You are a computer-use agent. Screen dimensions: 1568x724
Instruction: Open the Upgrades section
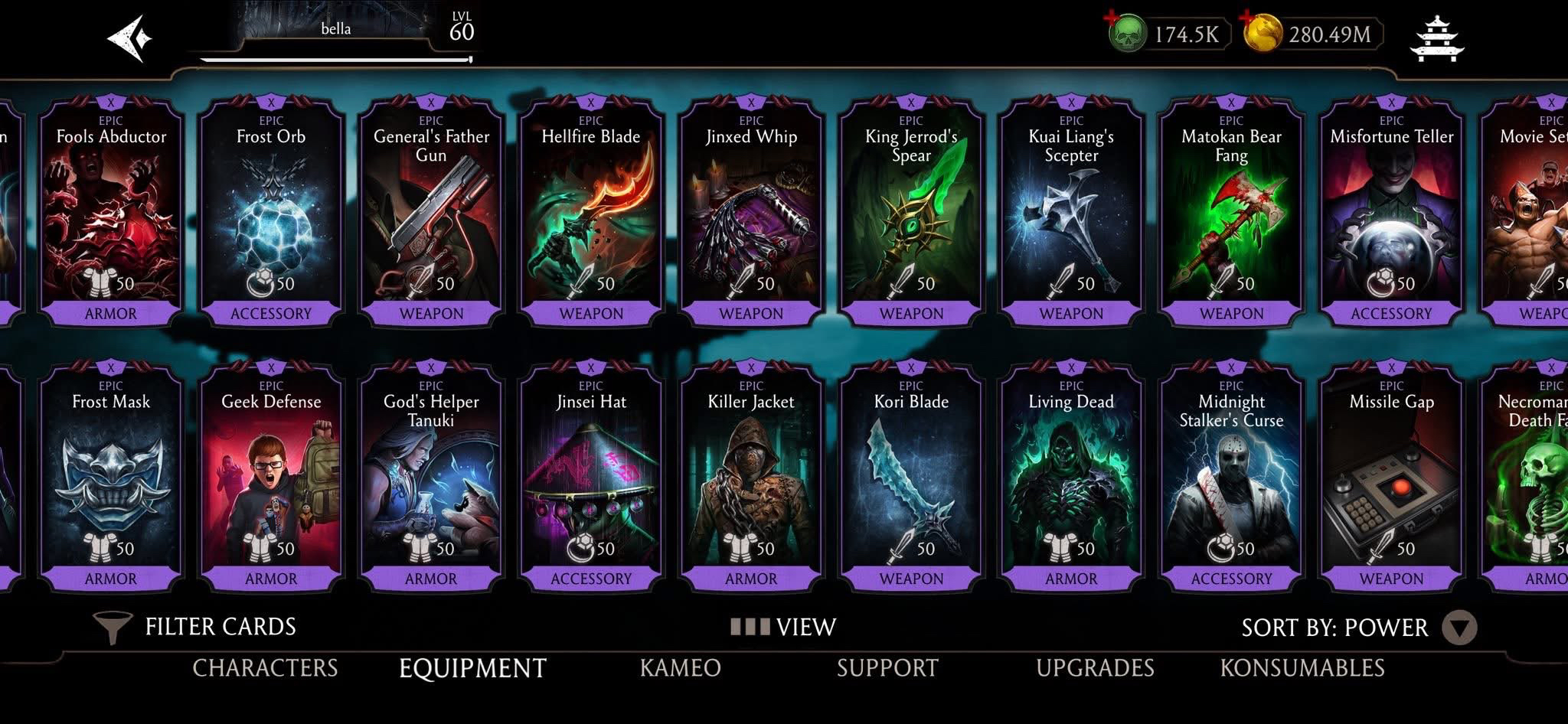coord(1096,667)
